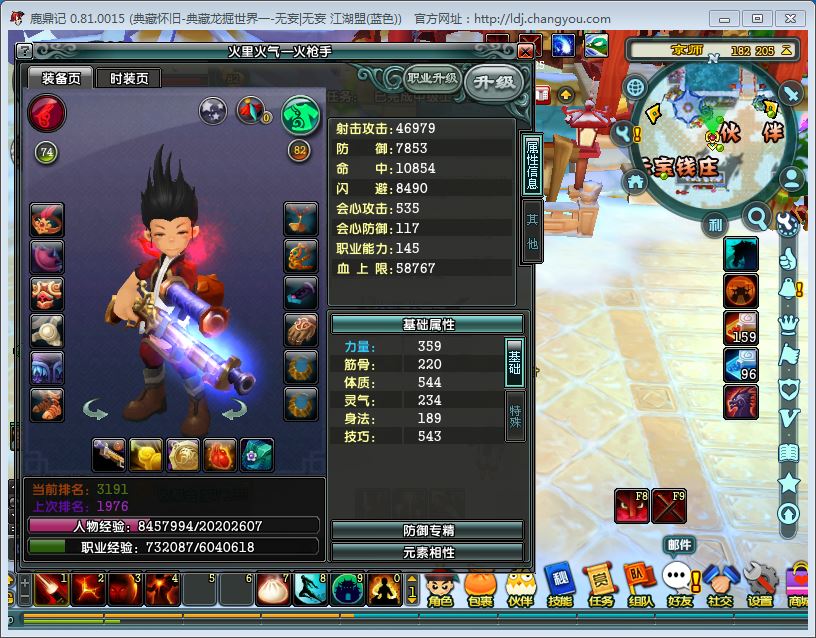This screenshot has height=638, width=816.
Task: Click the minimap magnifier search button
Action: pyautogui.click(x=758, y=216)
